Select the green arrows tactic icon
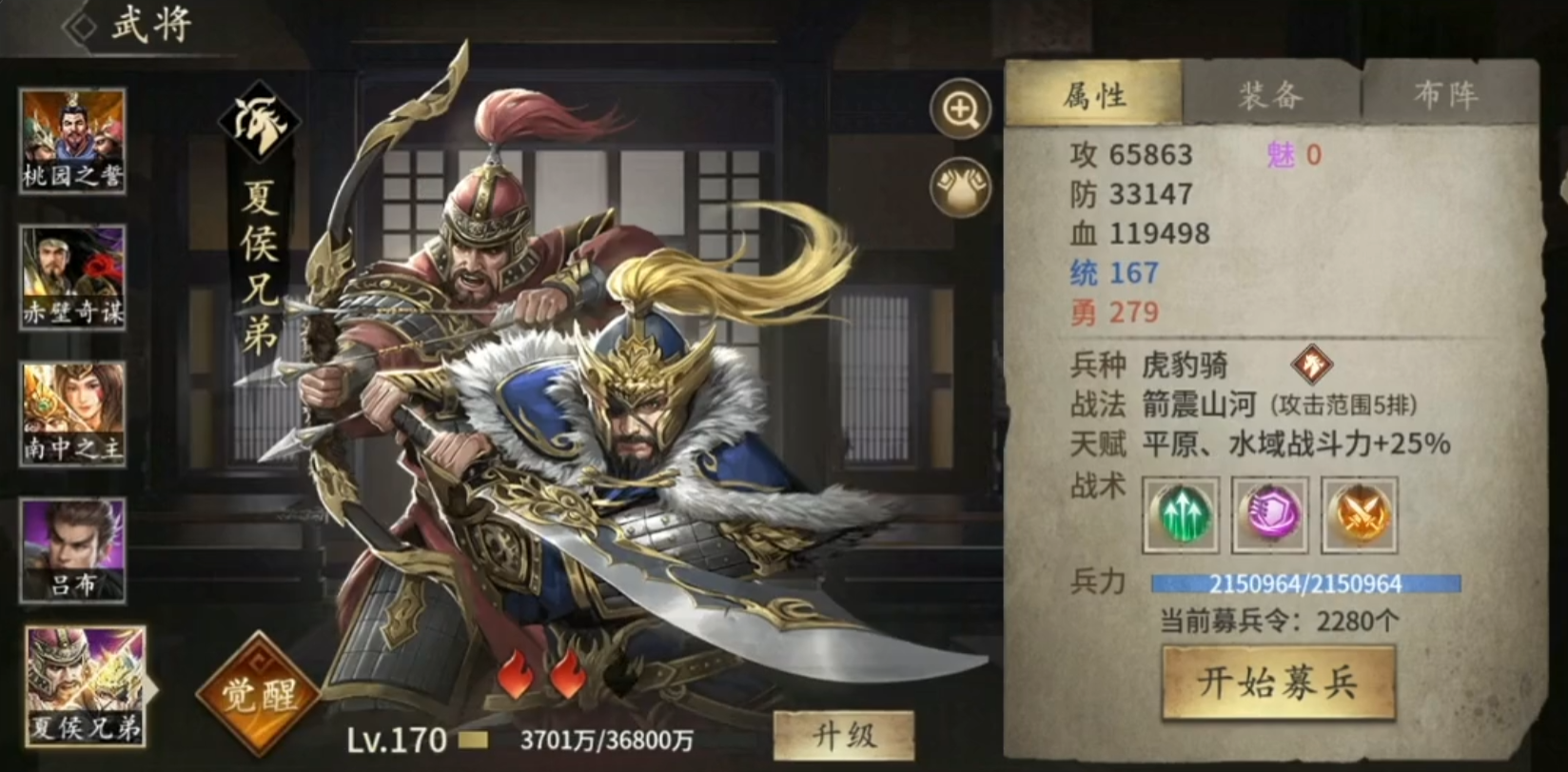 pos(1180,517)
